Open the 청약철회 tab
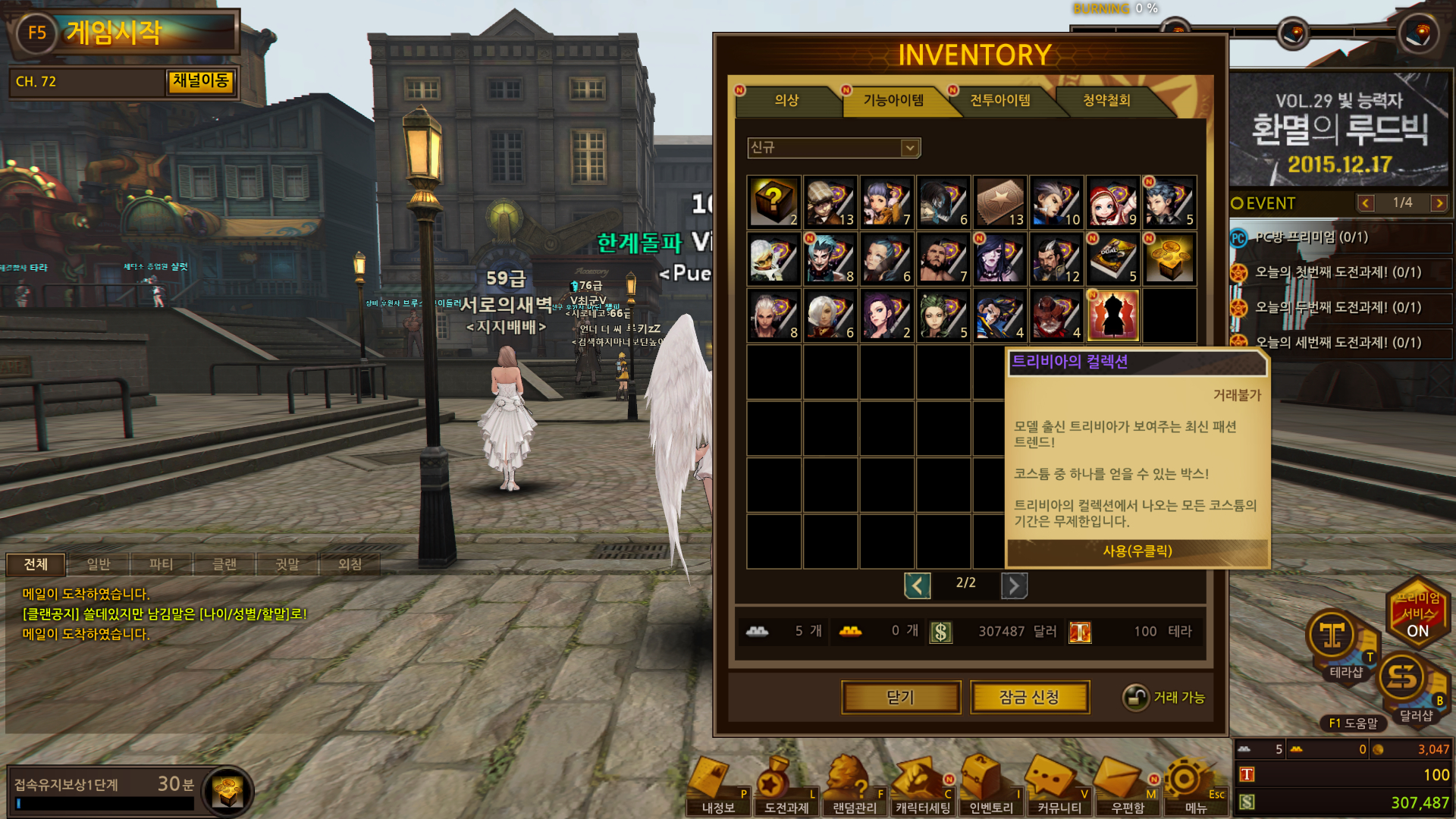 point(1106,100)
